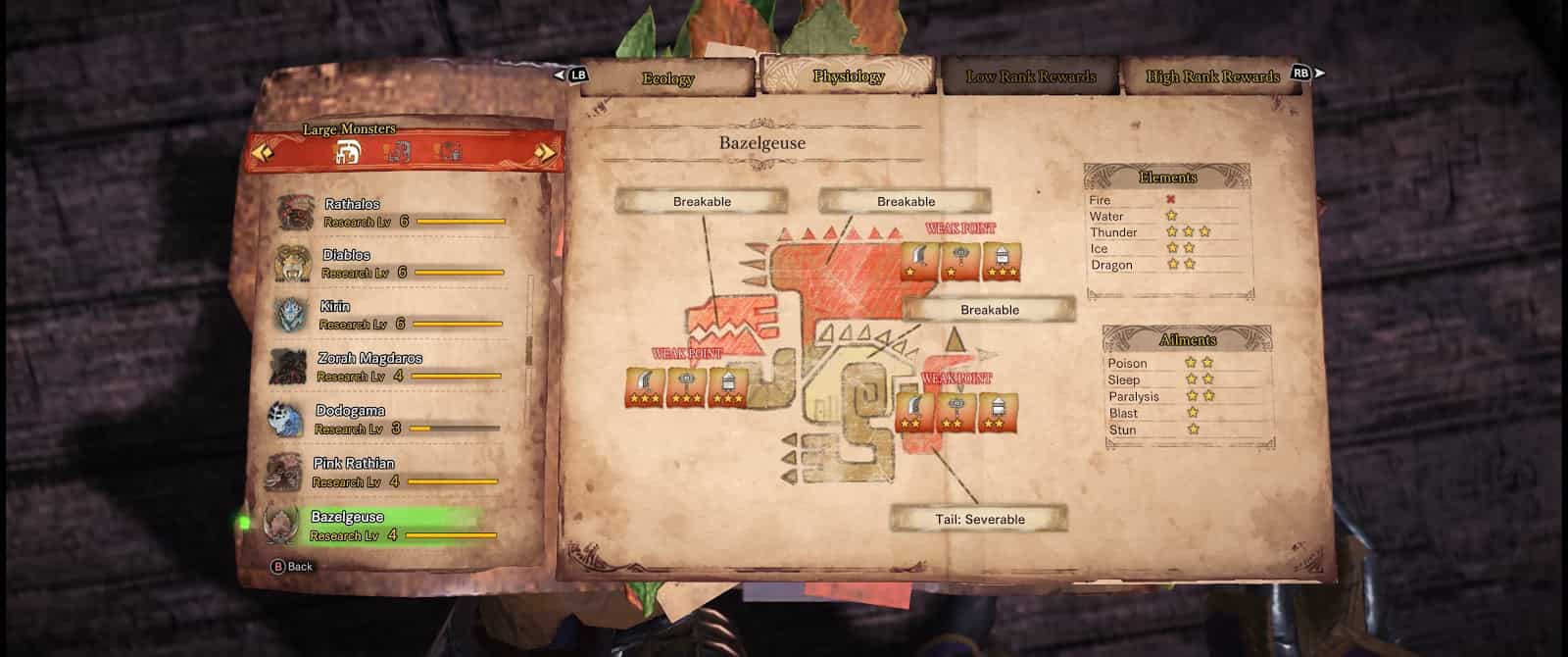The height and width of the screenshot is (657, 1568).
Task: Select Rathalos in the monster list
Action: pos(392,213)
